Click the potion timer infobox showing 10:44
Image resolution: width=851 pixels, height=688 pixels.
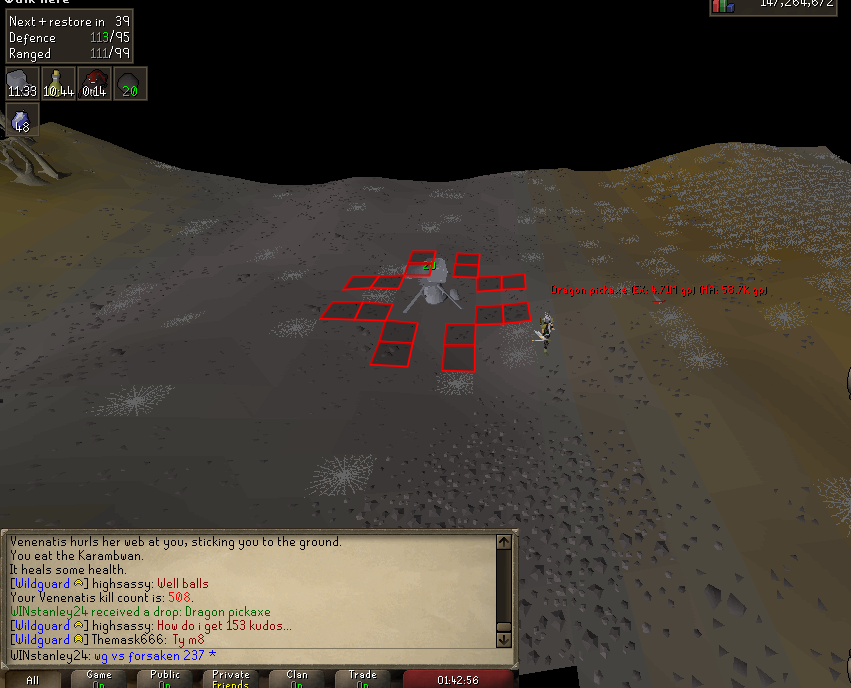58,83
